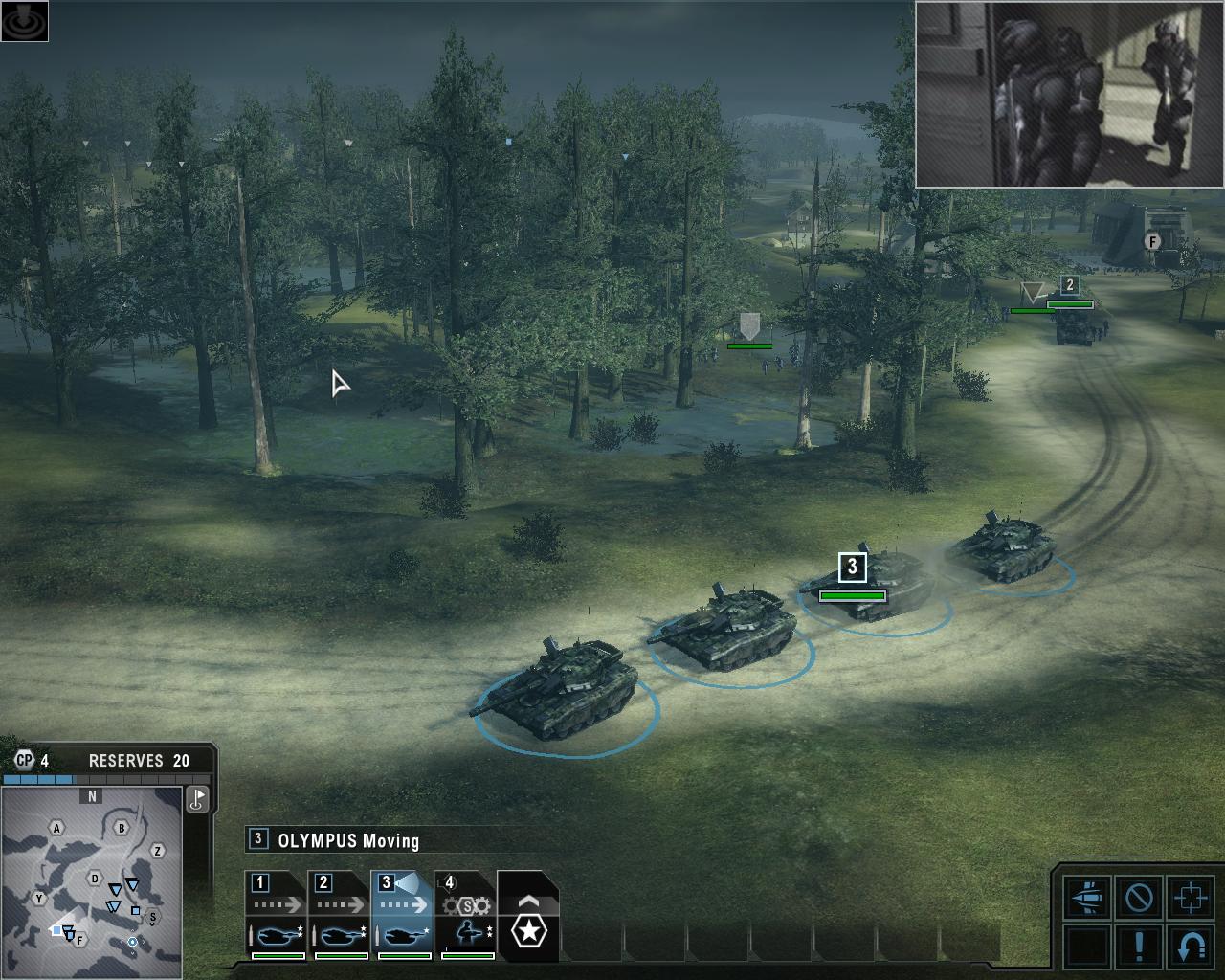This screenshot has width=1225, height=980.
Task: Click uplink A hexagon on the minimap
Action: pyautogui.click(x=57, y=828)
